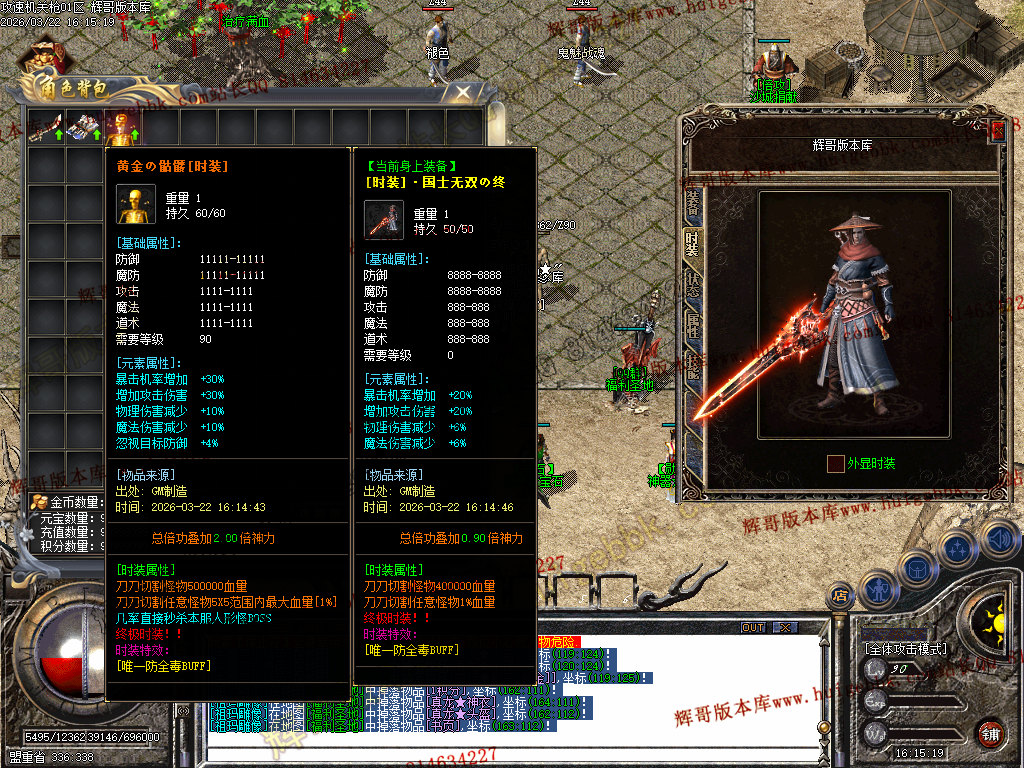
Task: Open the 状态 status tab
Action: tap(692, 284)
